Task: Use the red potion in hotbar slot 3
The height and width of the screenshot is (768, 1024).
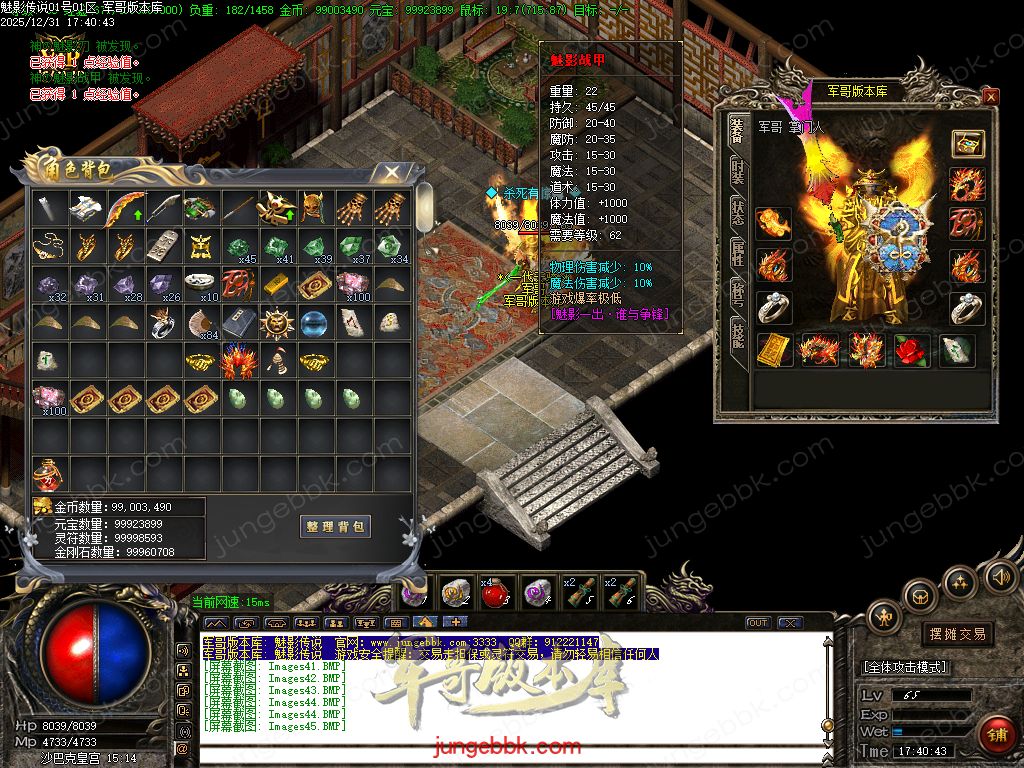Action: (493, 591)
